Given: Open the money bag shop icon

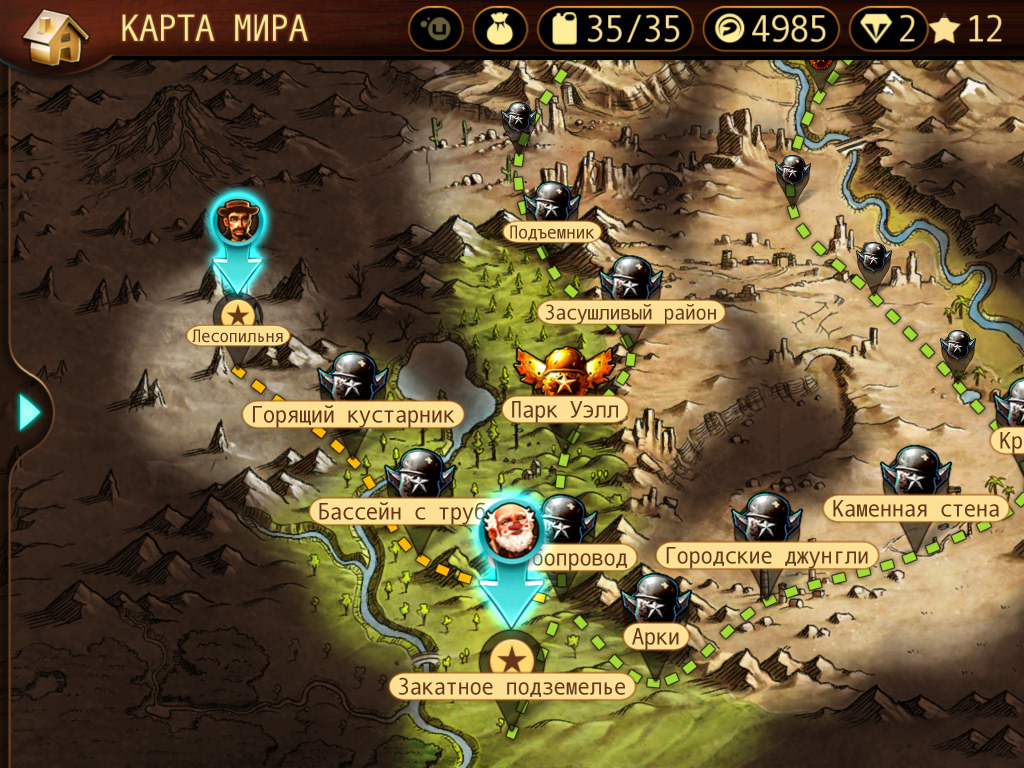Looking at the screenshot, I should coord(500,30).
